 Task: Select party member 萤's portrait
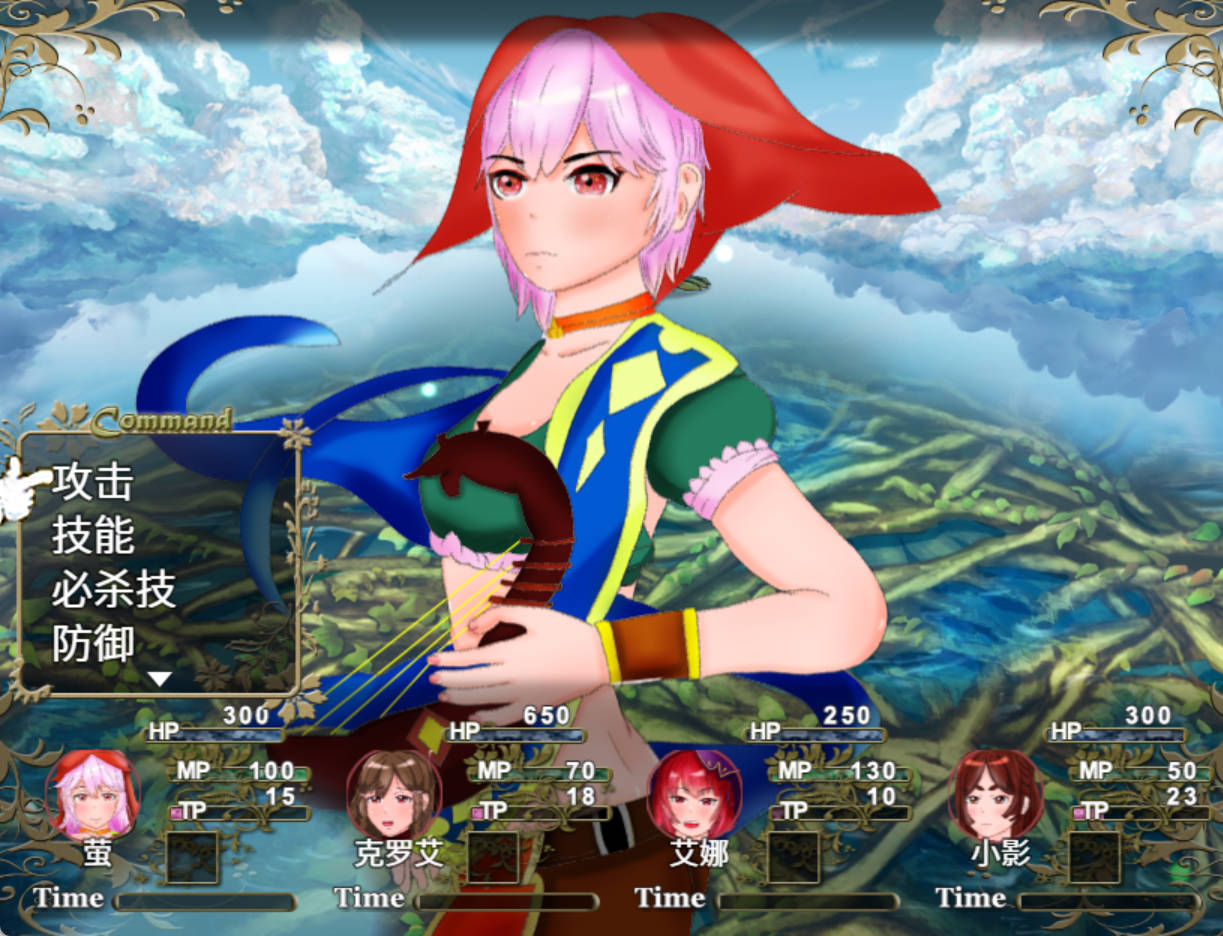coord(93,795)
